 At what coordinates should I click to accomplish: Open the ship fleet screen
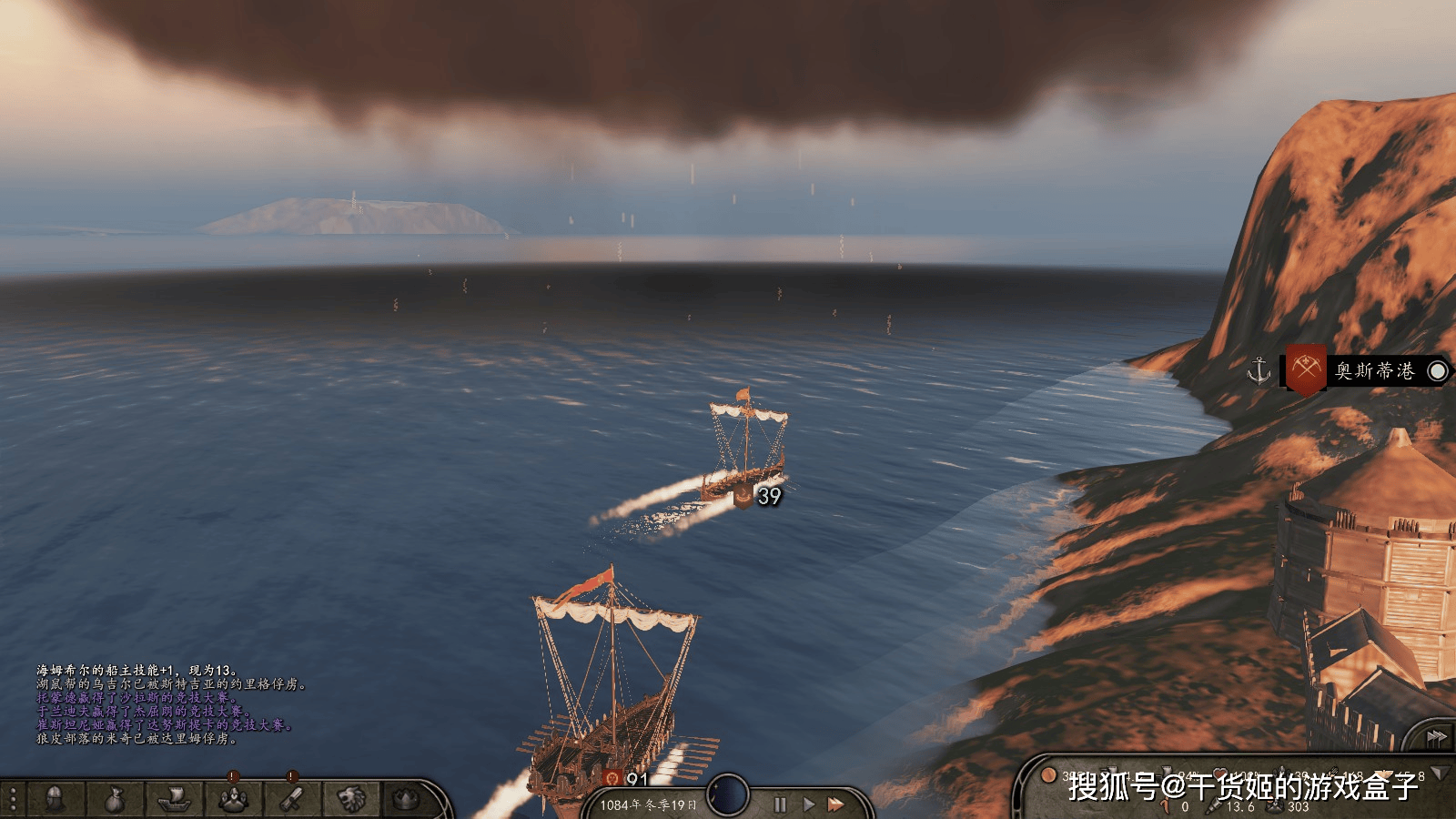point(173,800)
